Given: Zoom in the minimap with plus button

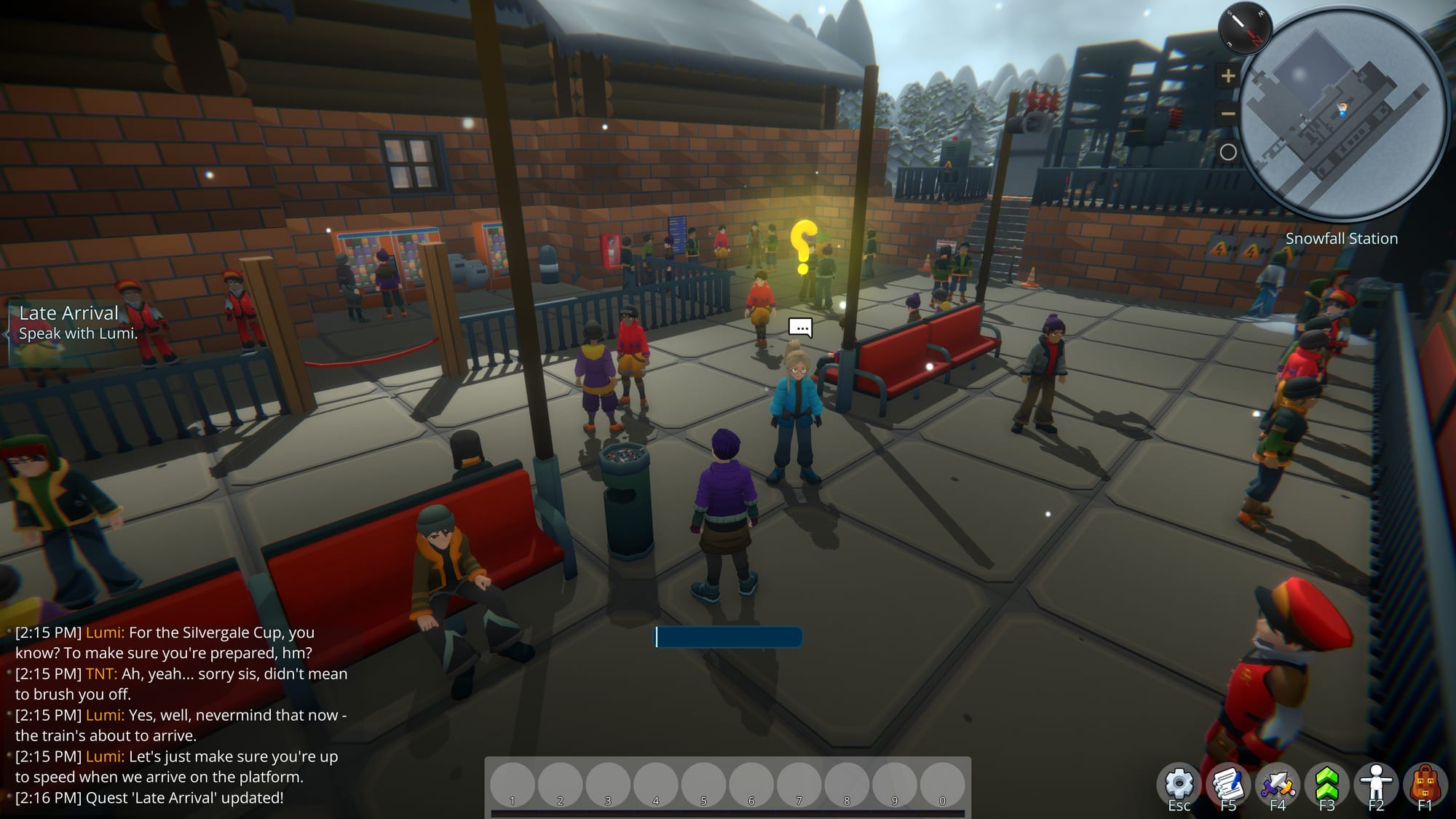Looking at the screenshot, I should click(x=1228, y=76).
